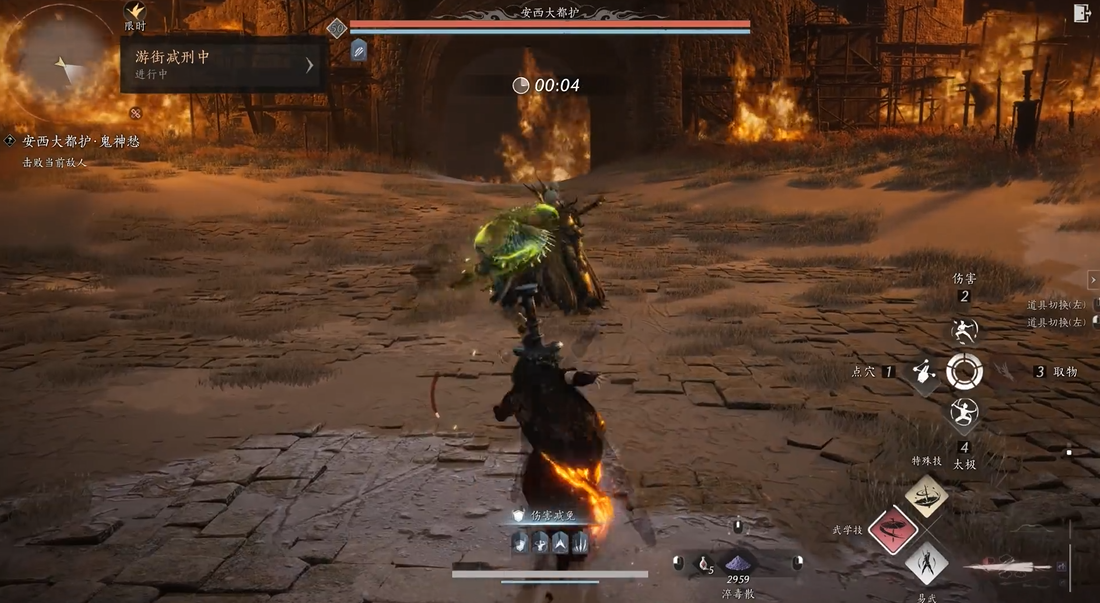This screenshot has width=1100, height=603.
Task: Activate the 点穴 skill icon
Action: tap(923, 373)
